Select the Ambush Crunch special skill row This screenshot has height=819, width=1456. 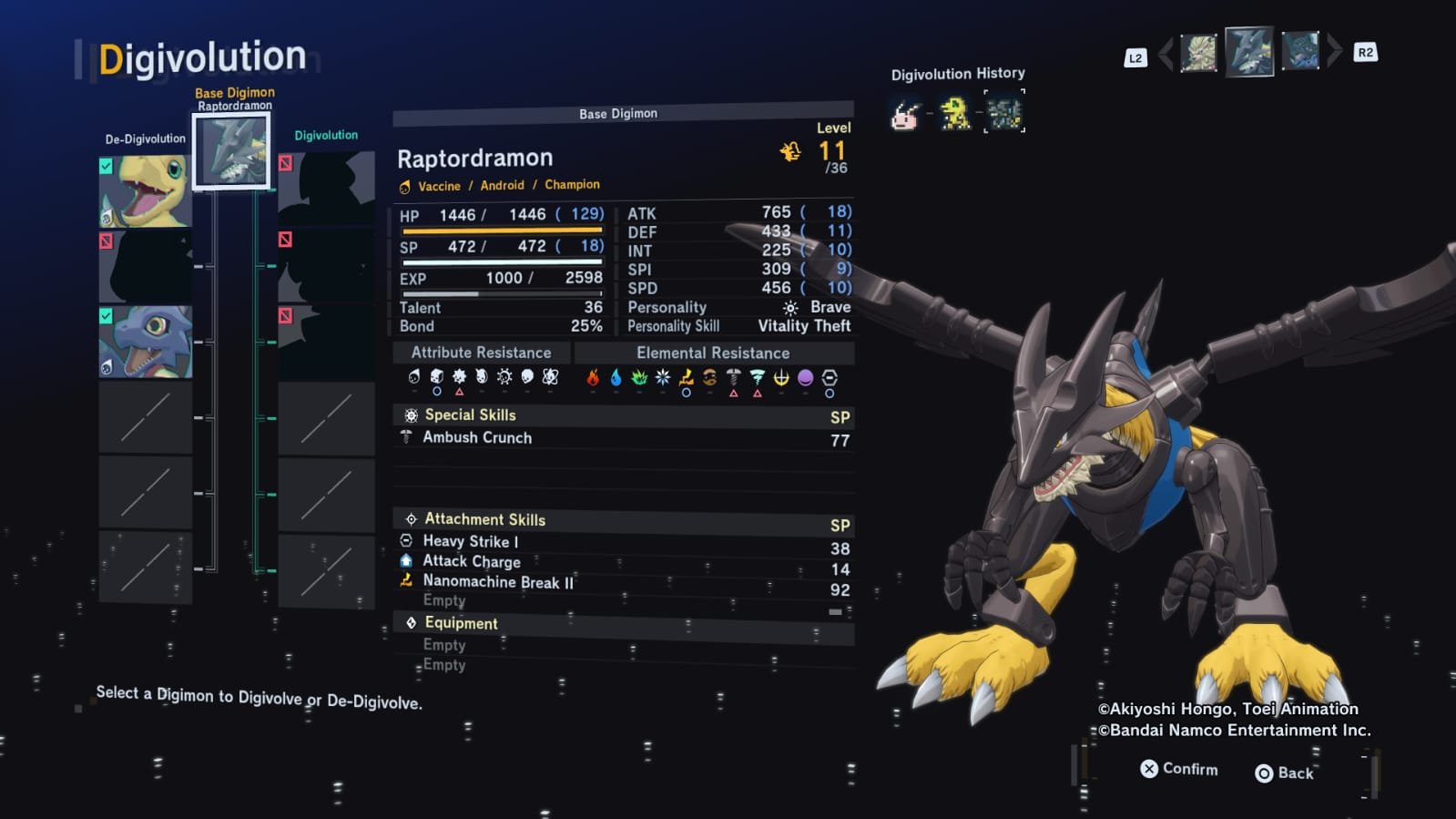[624, 438]
